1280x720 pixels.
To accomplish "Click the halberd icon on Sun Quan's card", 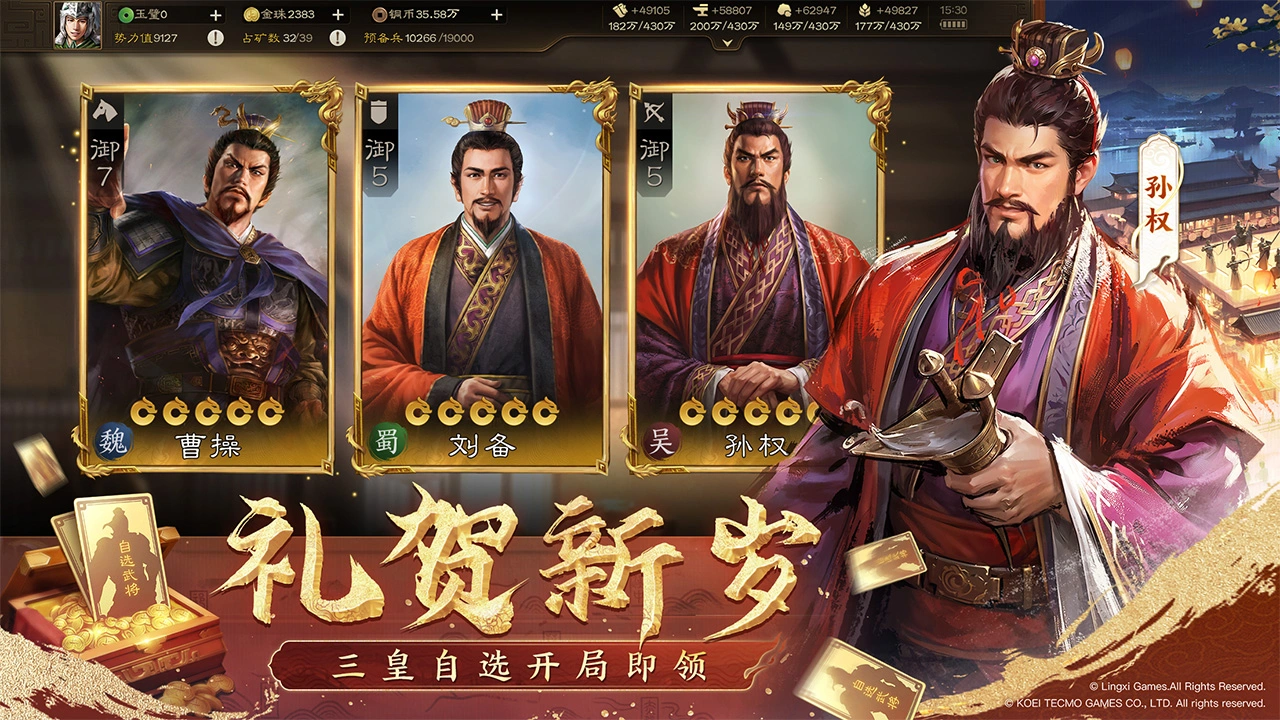I will (655, 113).
